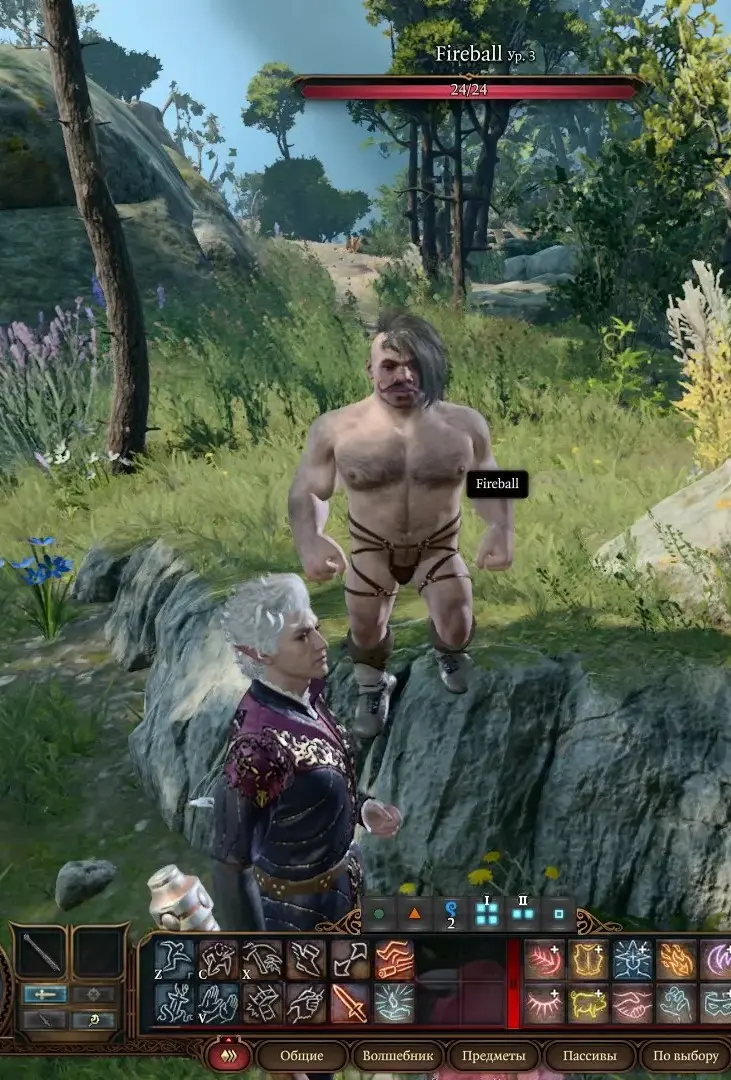Cast the orange flame hand spell
Screen dimensions: 731x1080
tap(676, 960)
